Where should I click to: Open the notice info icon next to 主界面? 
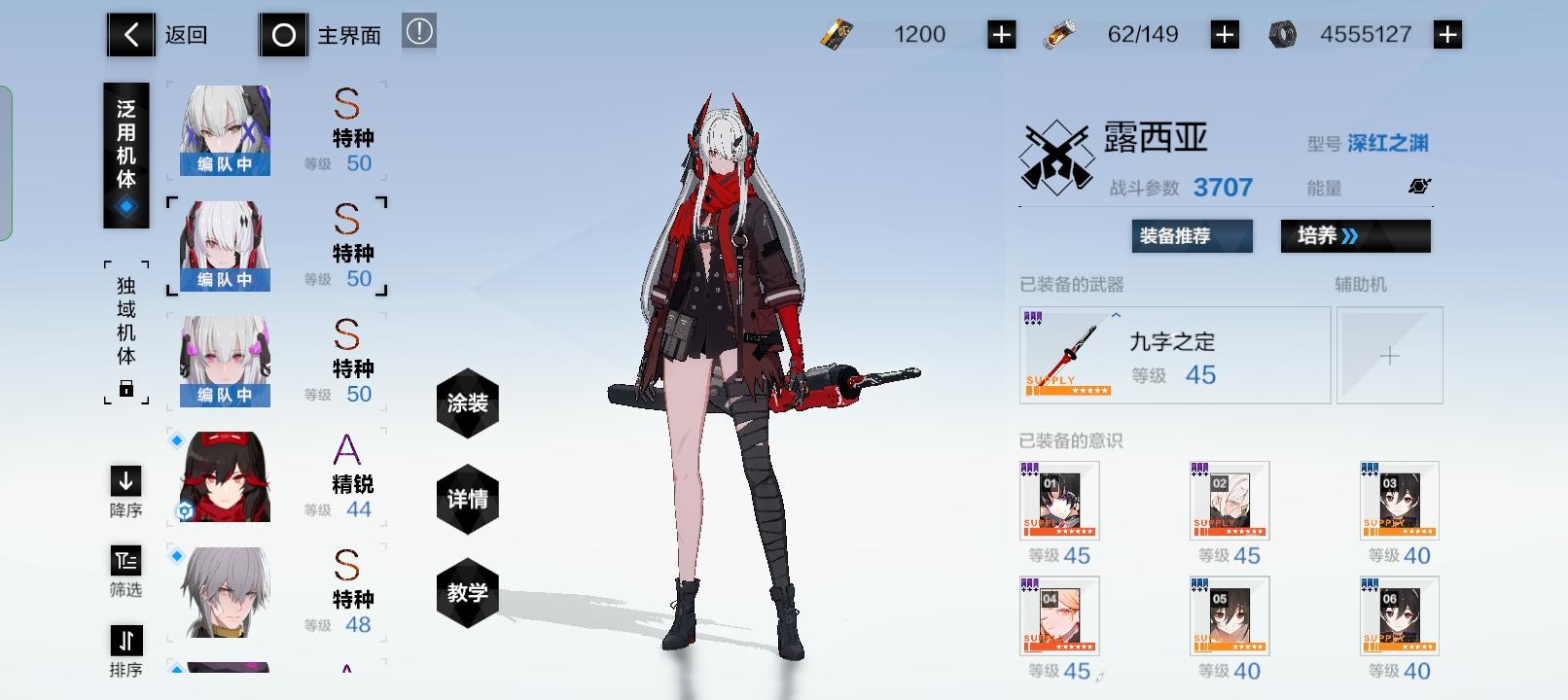click(x=418, y=32)
